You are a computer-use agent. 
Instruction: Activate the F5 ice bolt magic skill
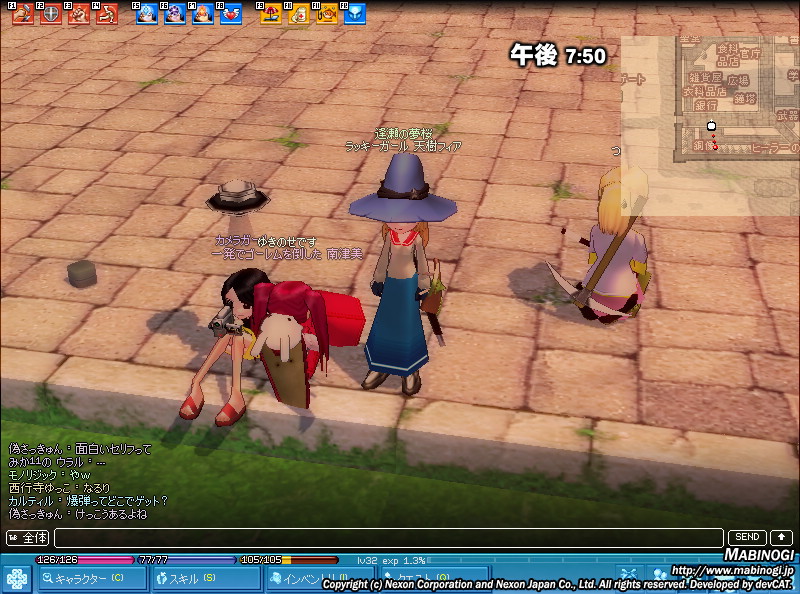(147, 14)
